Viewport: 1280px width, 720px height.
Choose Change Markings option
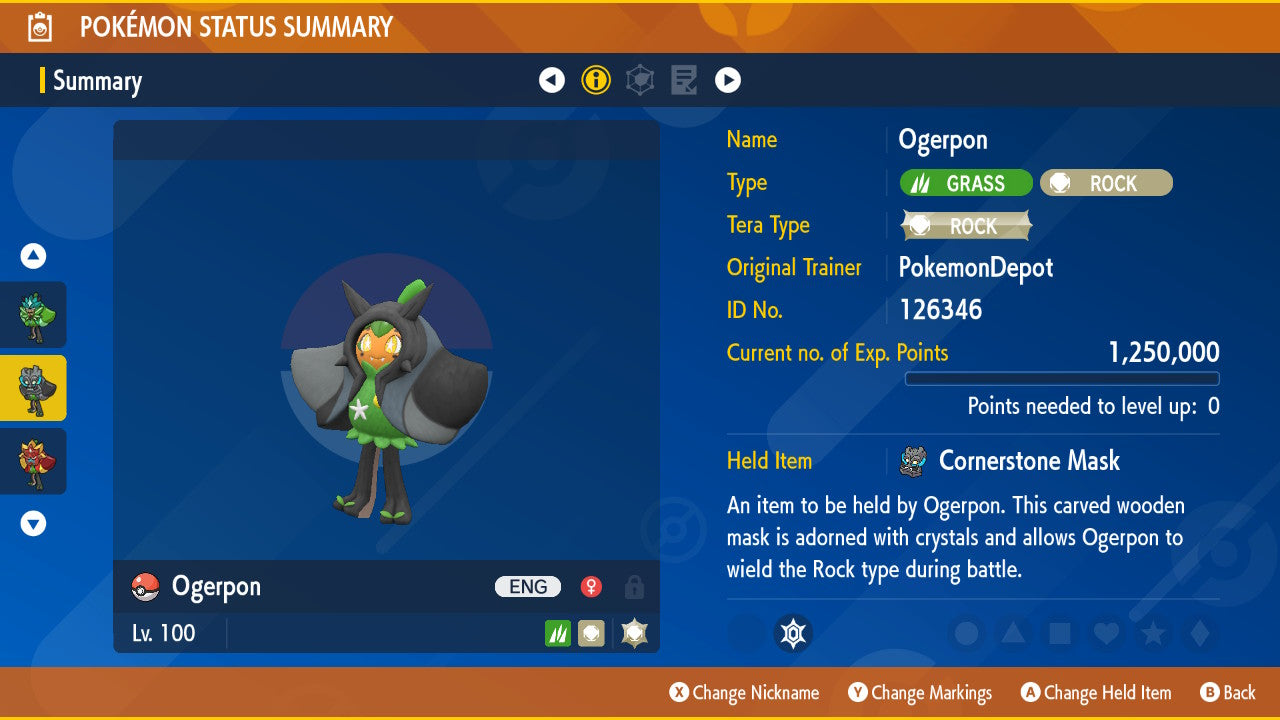pyautogui.click(x=920, y=693)
